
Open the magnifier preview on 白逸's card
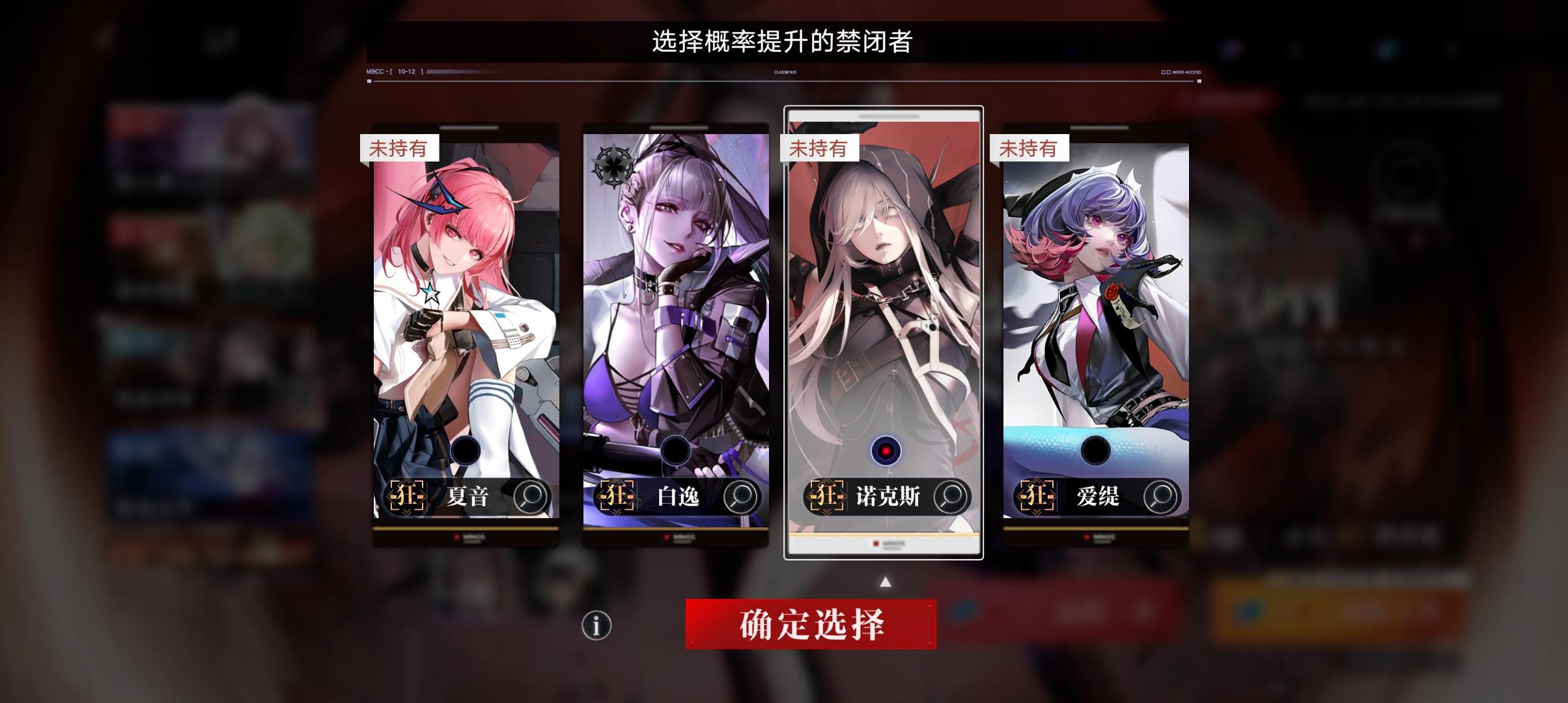tap(740, 496)
